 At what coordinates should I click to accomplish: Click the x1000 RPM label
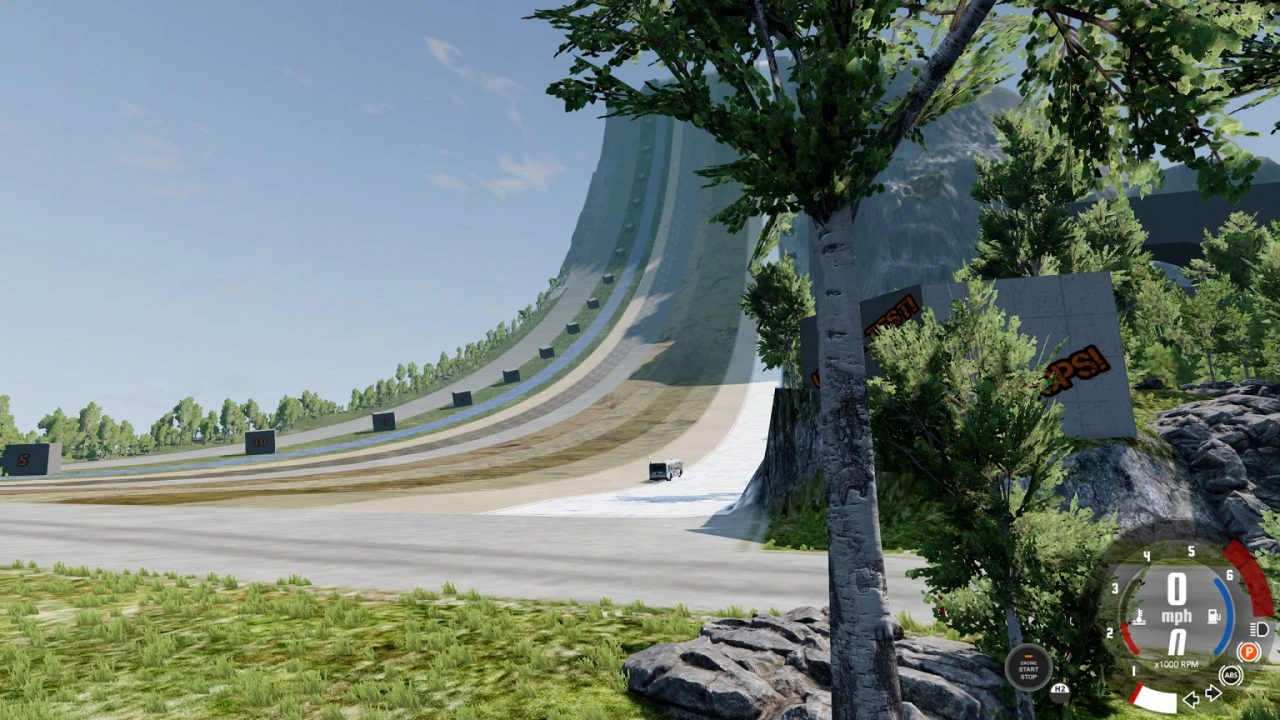click(x=1176, y=663)
